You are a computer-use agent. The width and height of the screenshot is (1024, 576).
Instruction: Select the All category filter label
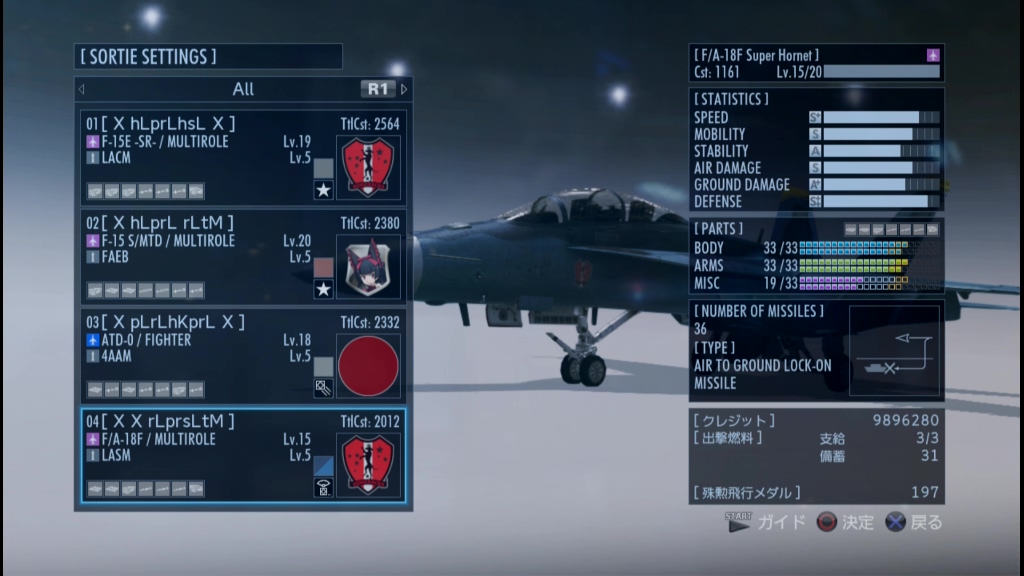click(243, 89)
